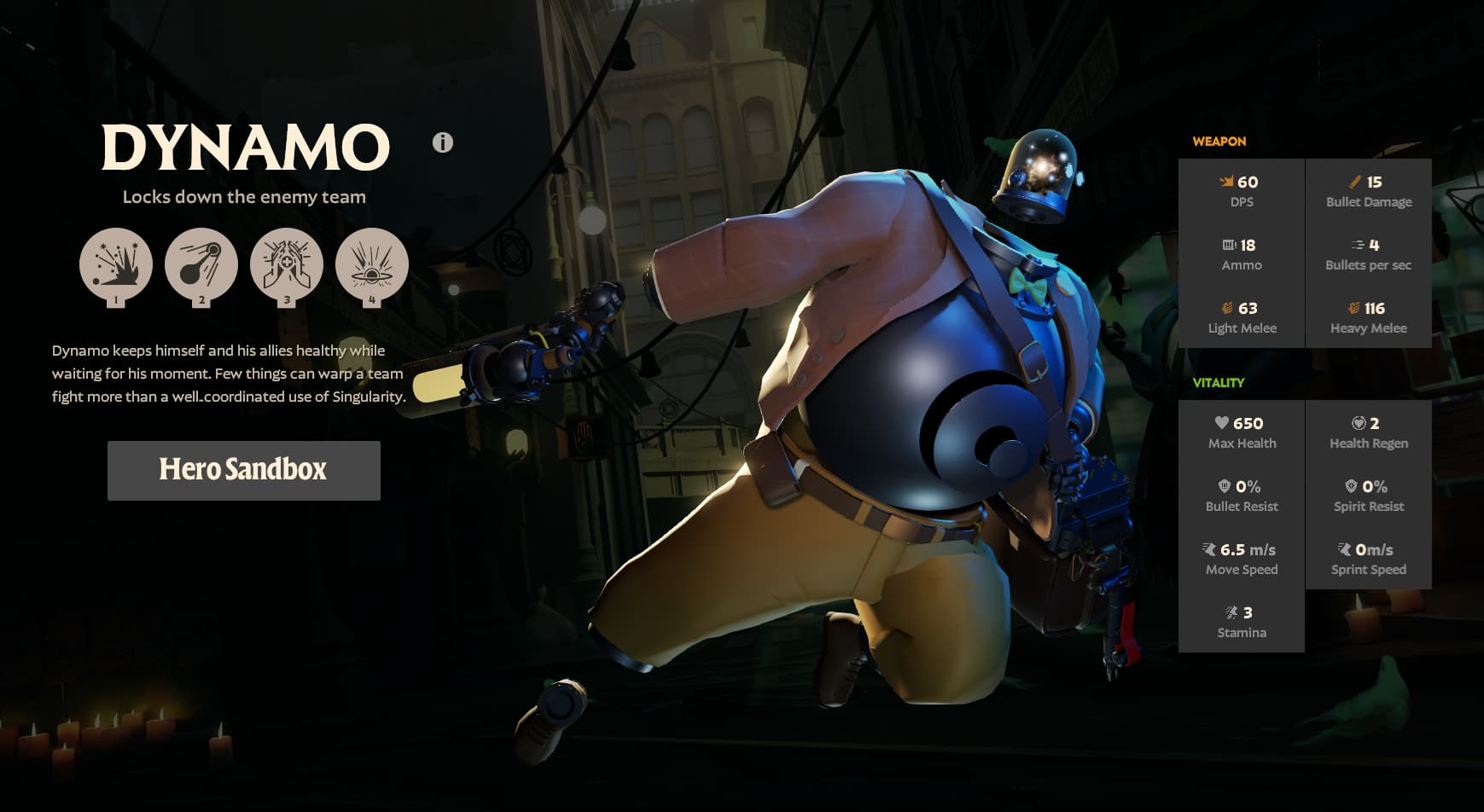Switch to the VITALITY stats section
The height and width of the screenshot is (812, 1484).
pos(1220,383)
